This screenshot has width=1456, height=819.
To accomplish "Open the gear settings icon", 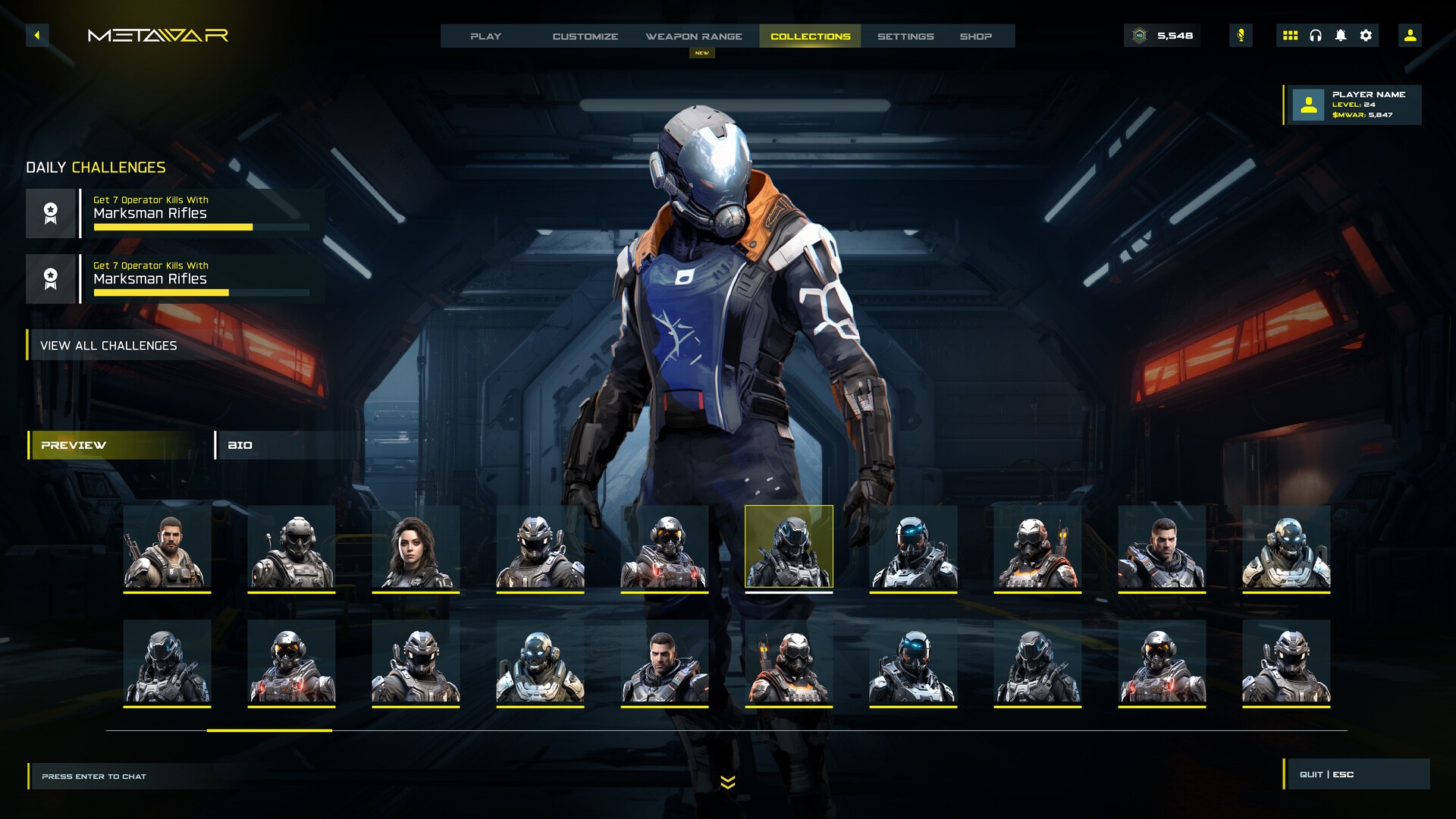I will (1366, 36).
